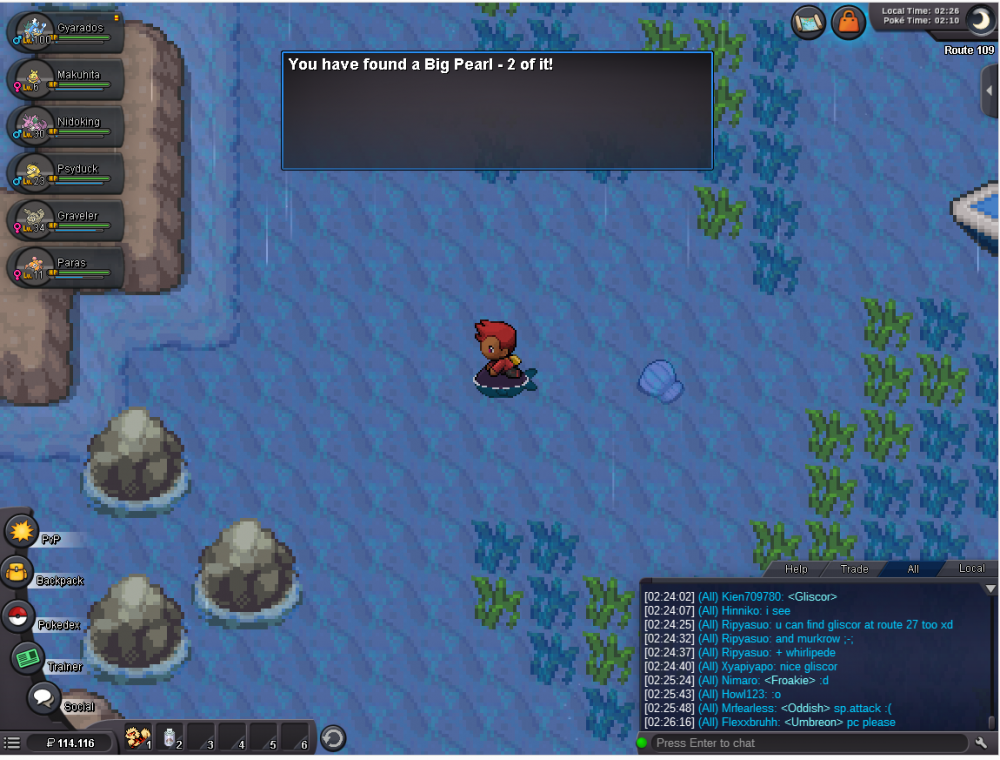The image size is (1000, 760).
Task: Open the world map scroll icon
Action: [808, 22]
